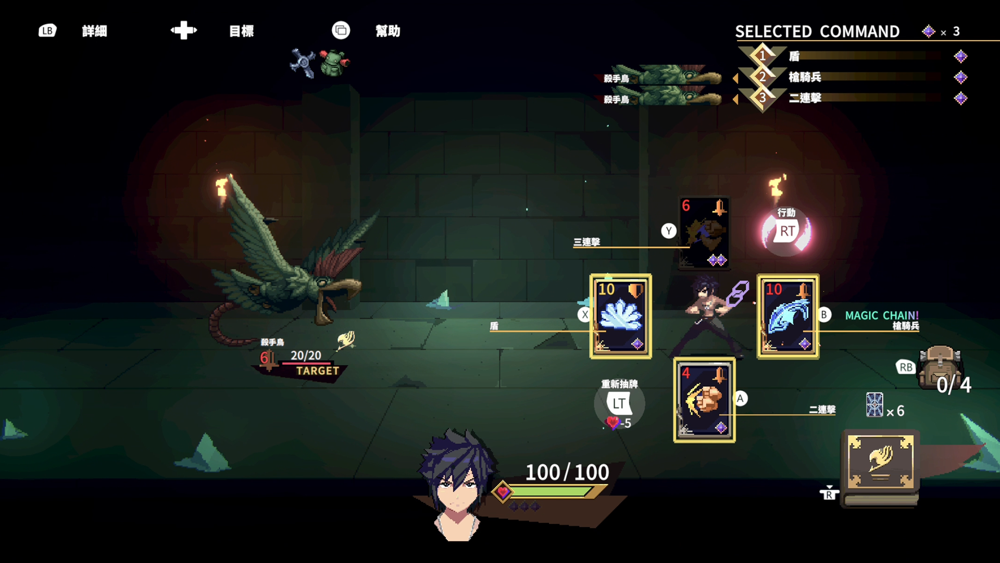Choose the blue lancer card
The image size is (1000, 563).
click(788, 316)
